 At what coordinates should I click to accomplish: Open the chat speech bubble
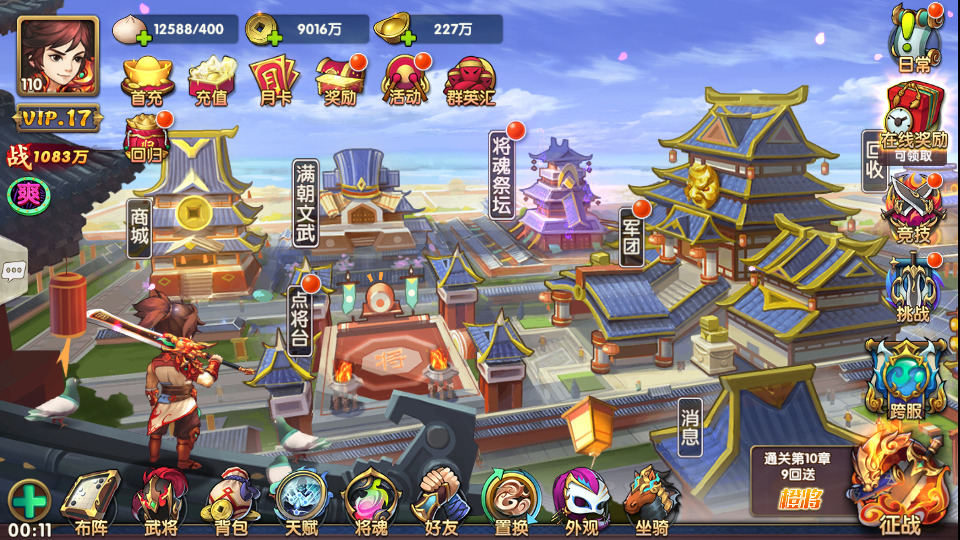coord(13,270)
